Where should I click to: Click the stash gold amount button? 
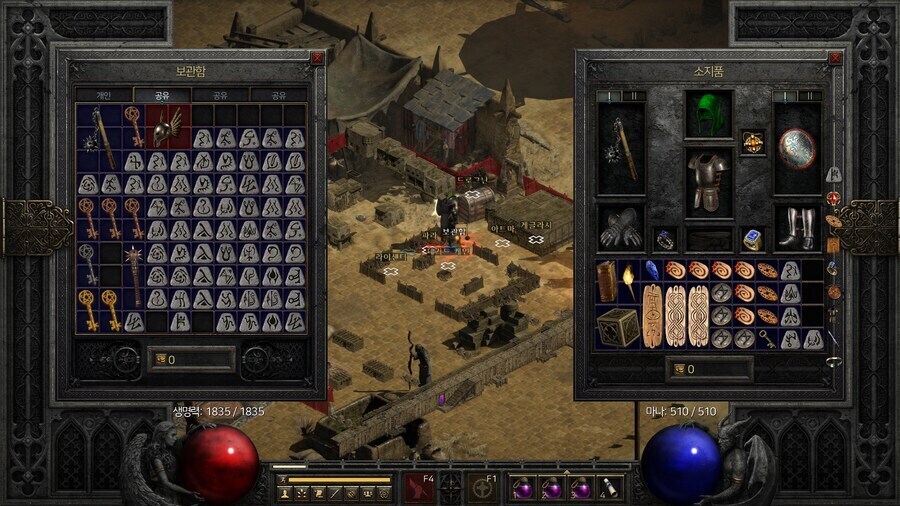(x=191, y=359)
